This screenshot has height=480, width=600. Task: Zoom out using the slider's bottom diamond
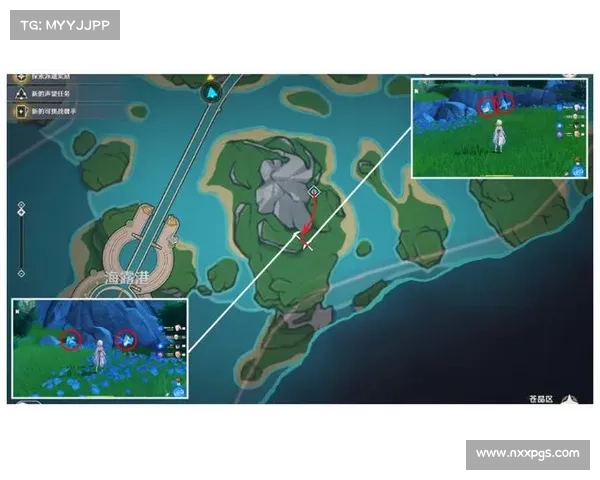[x=22, y=272]
